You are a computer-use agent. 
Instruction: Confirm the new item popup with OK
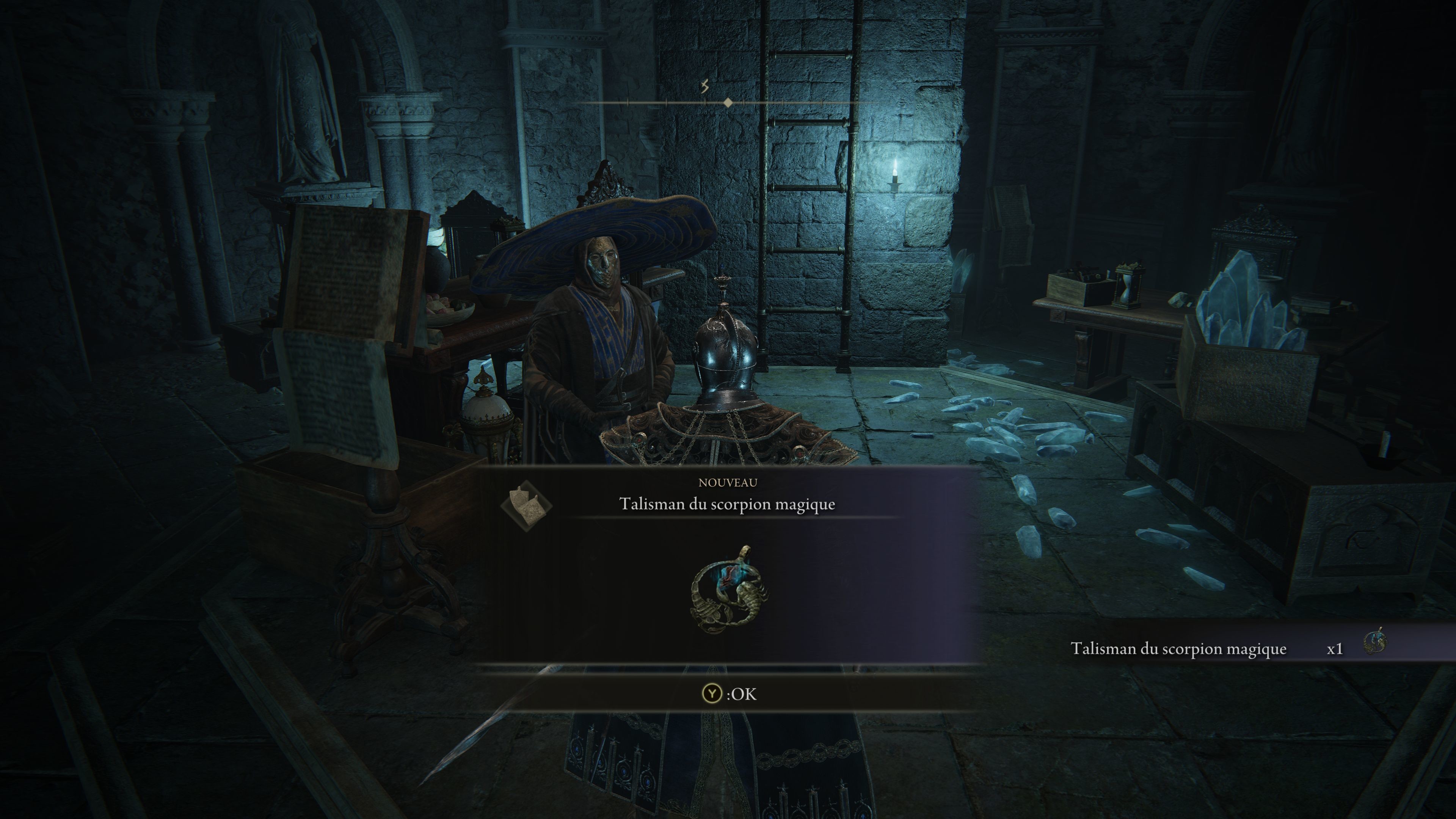coord(728,693)
